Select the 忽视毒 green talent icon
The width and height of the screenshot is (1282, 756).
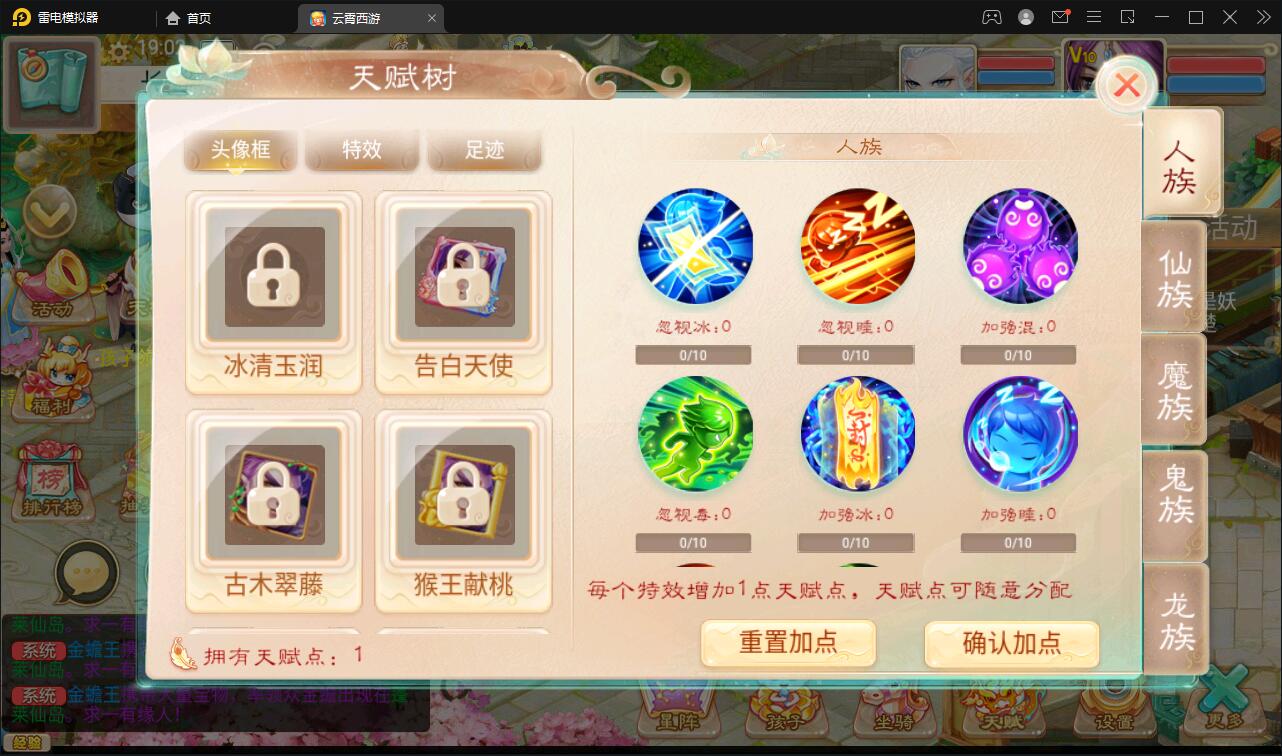(695, 433)
